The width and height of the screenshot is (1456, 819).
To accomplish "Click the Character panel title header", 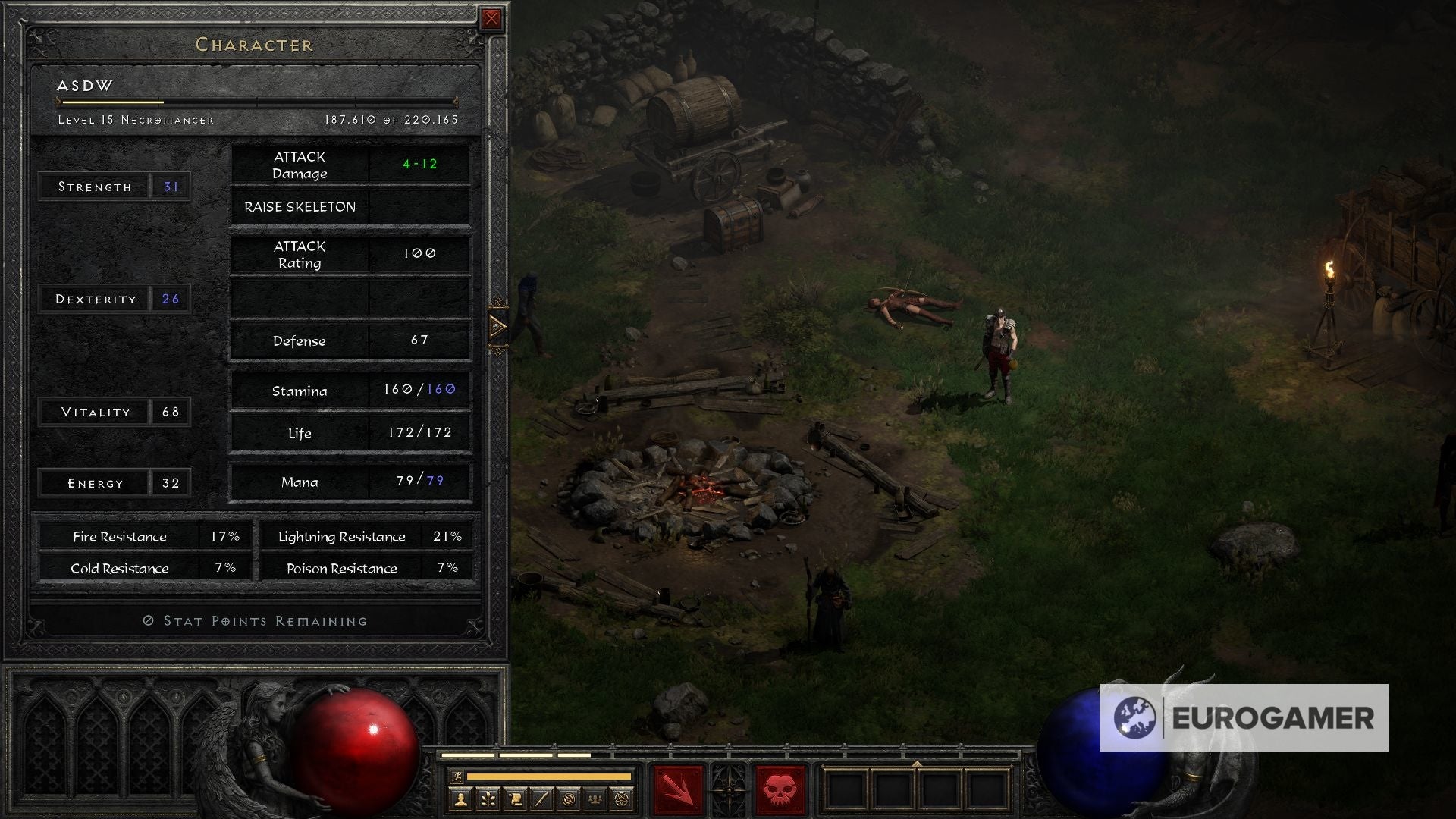I will point(253,45).
